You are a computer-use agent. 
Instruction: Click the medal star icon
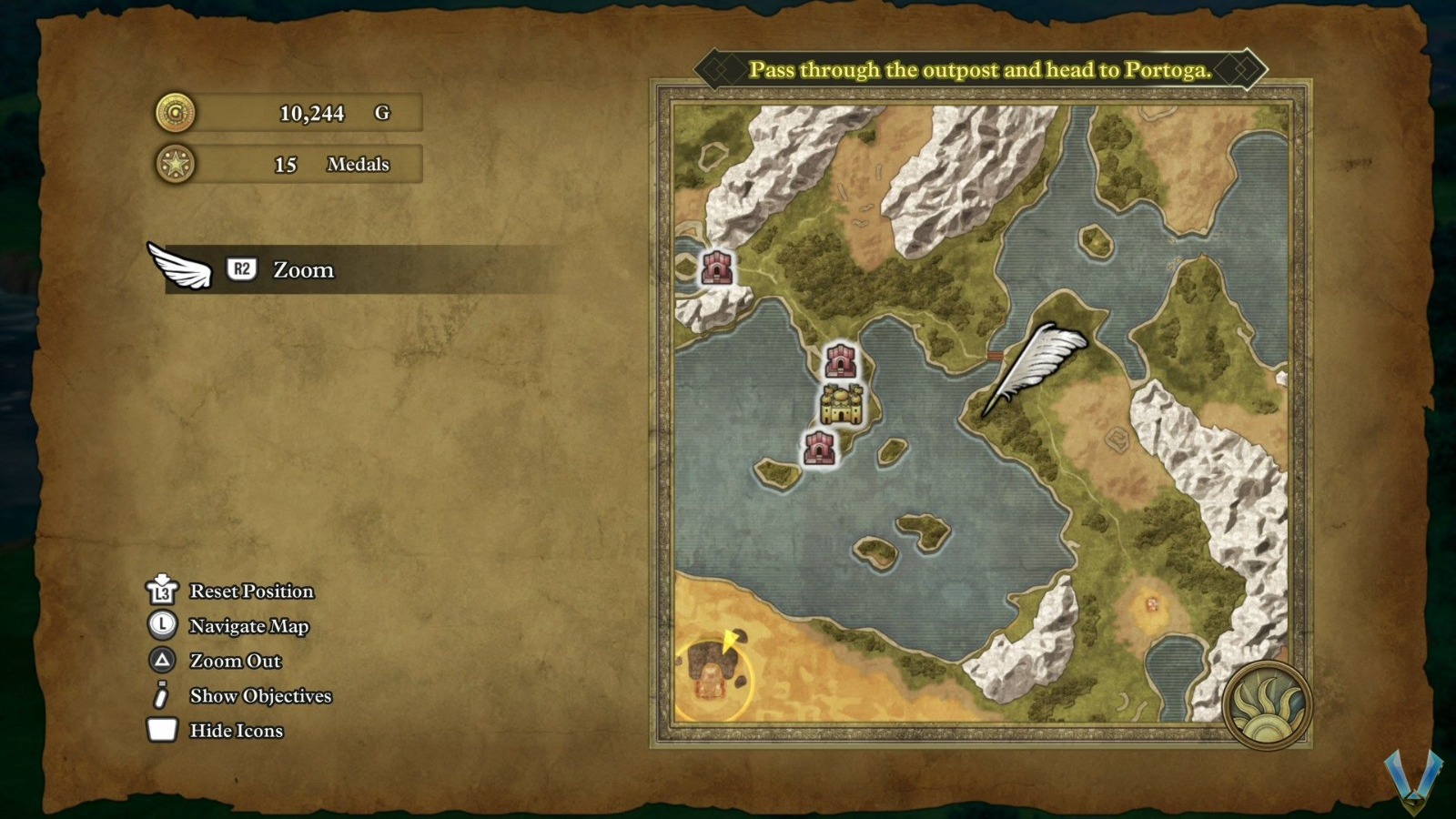coord(176,164)
